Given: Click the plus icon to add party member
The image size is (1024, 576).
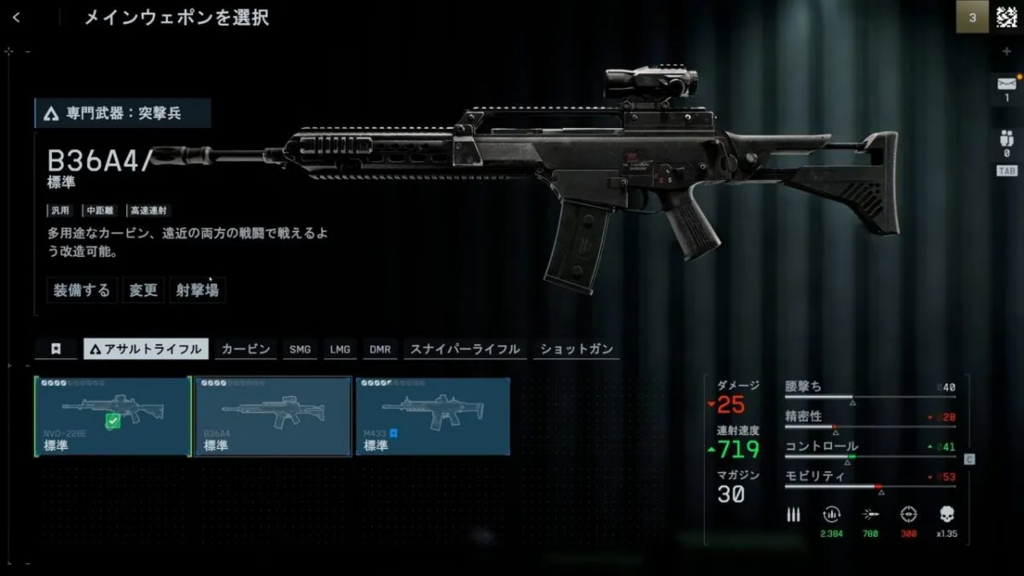Looking at the screenshot, I should pos(1006,51).
